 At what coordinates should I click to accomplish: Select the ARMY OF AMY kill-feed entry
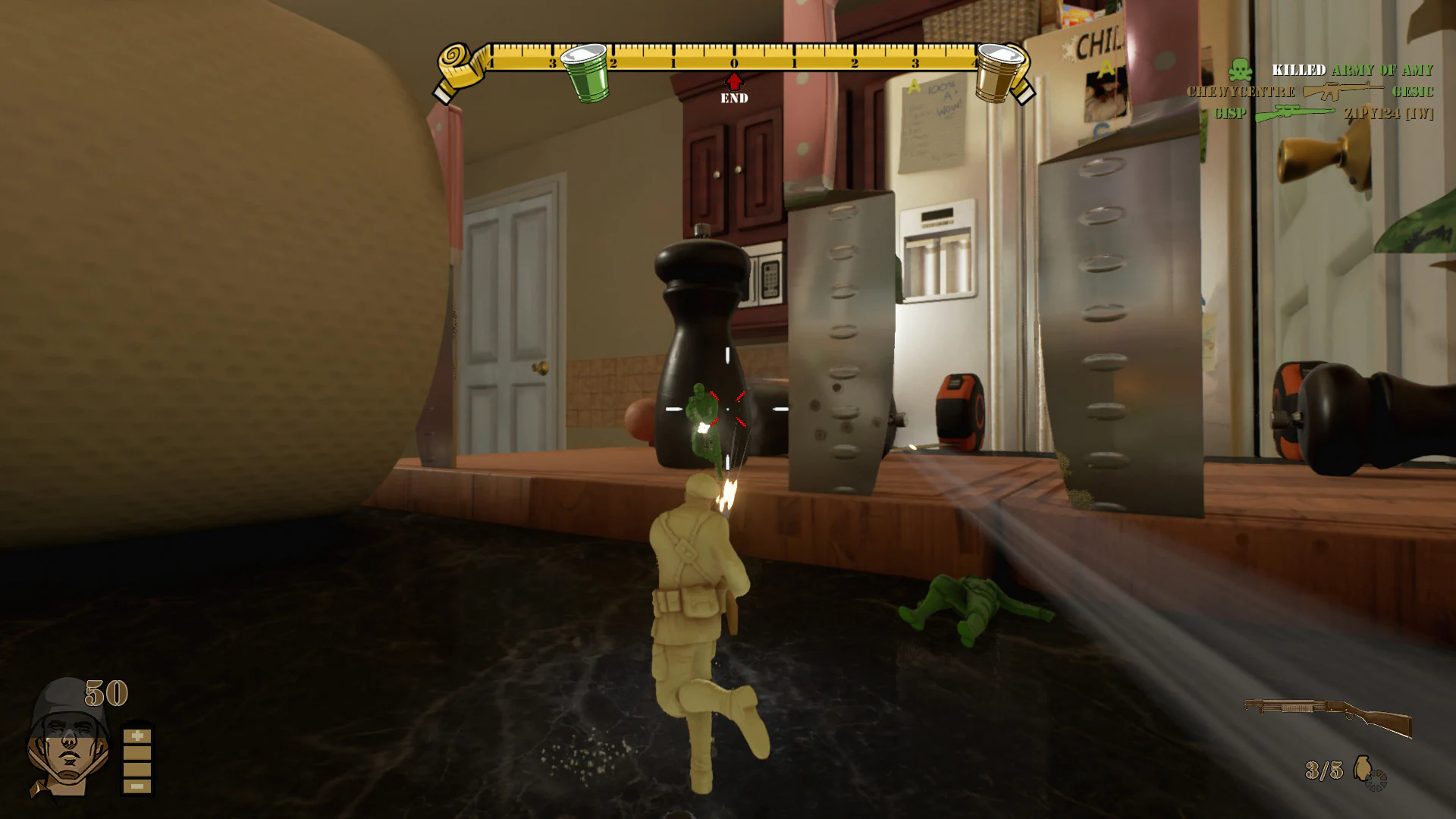[x=1382, y=70]
